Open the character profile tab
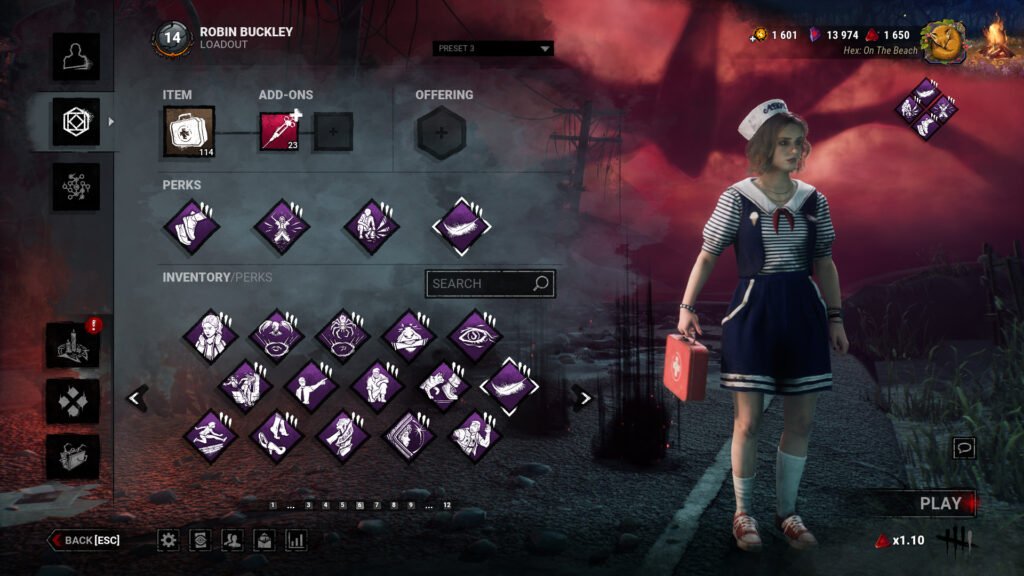This screenshot has width=1024, height=576. (76, 57)
